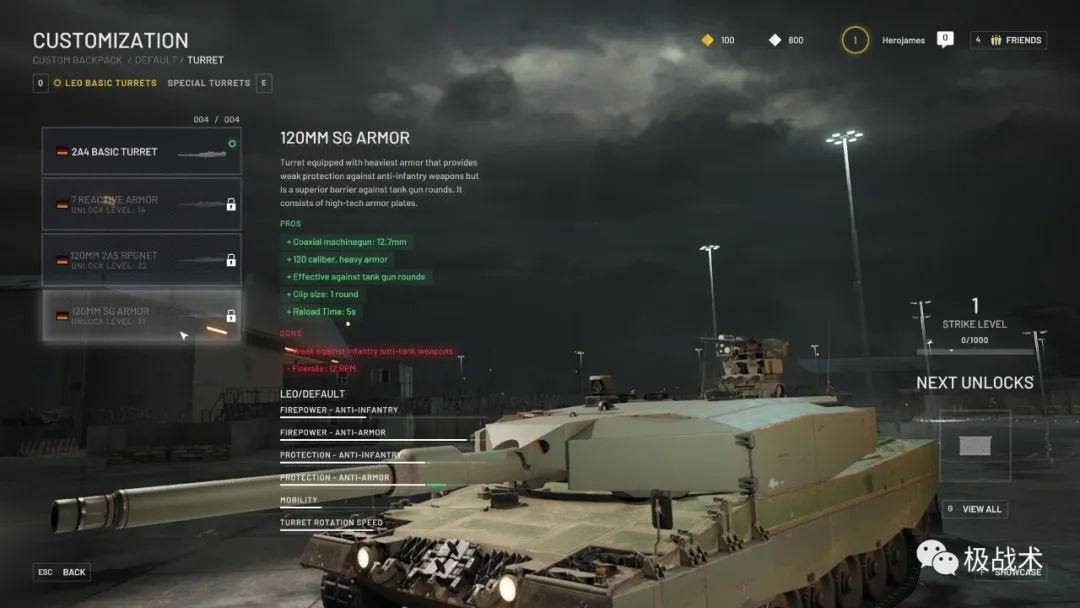1080x608 pixels.
Task: Click the gold currency balance icon
Action: pos(708,40)
